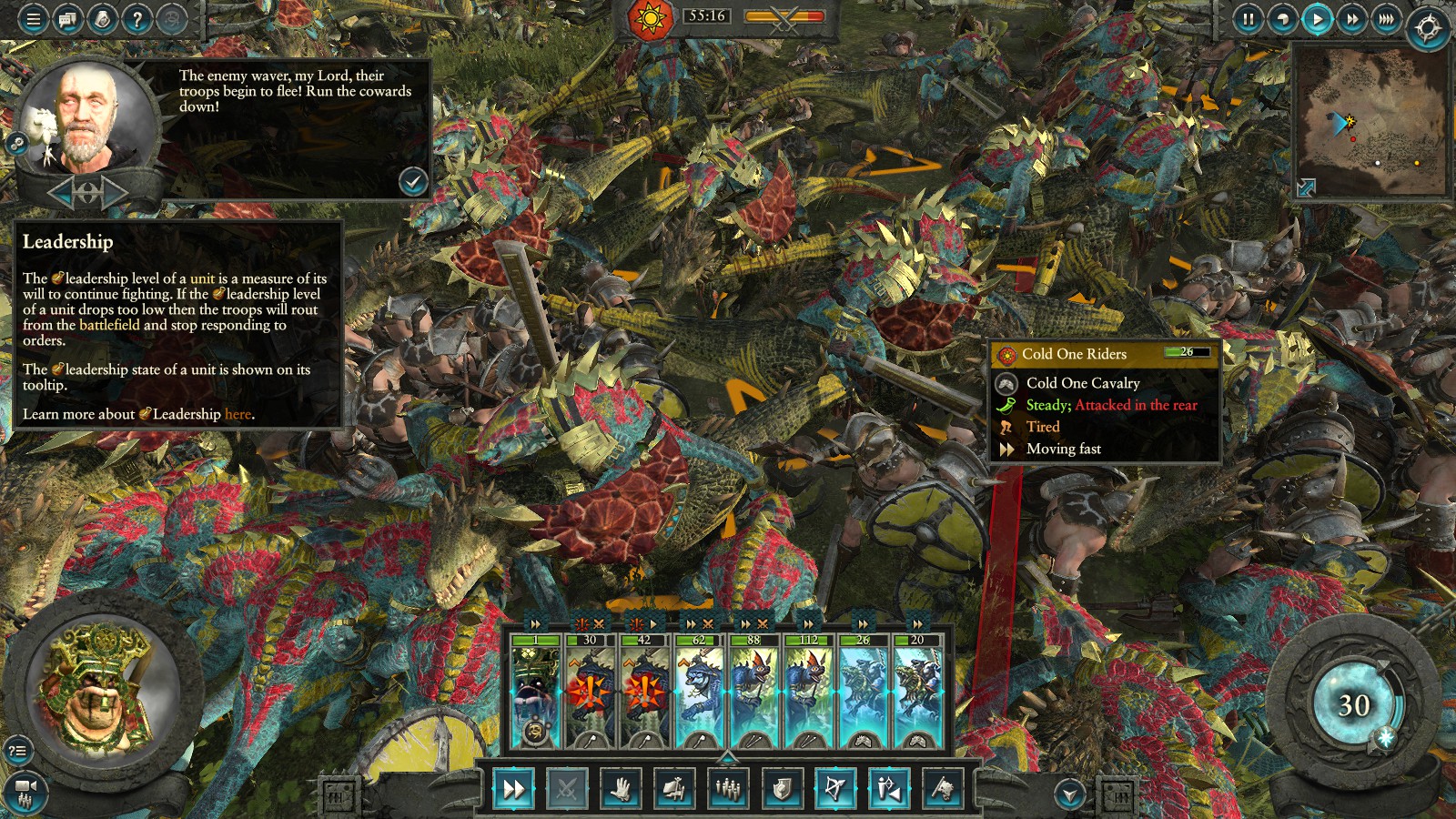This screenshot has height=819, width=1456.
Task: Select the unit card showing 62 troops
Action: [699, 693]
